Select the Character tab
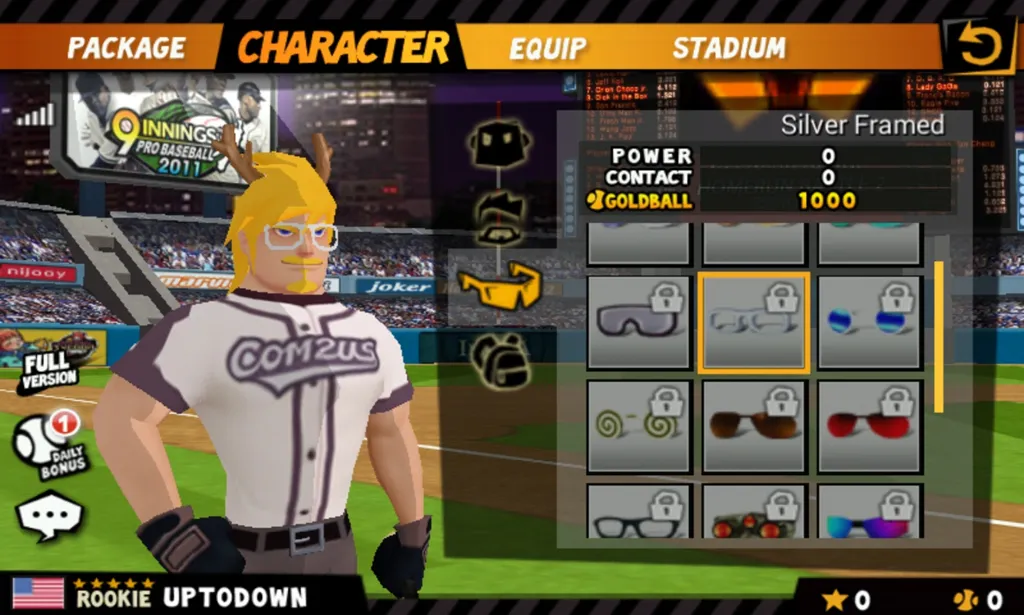The height and width of the screenshot is (615, 1024). click(x=343, y=47)
